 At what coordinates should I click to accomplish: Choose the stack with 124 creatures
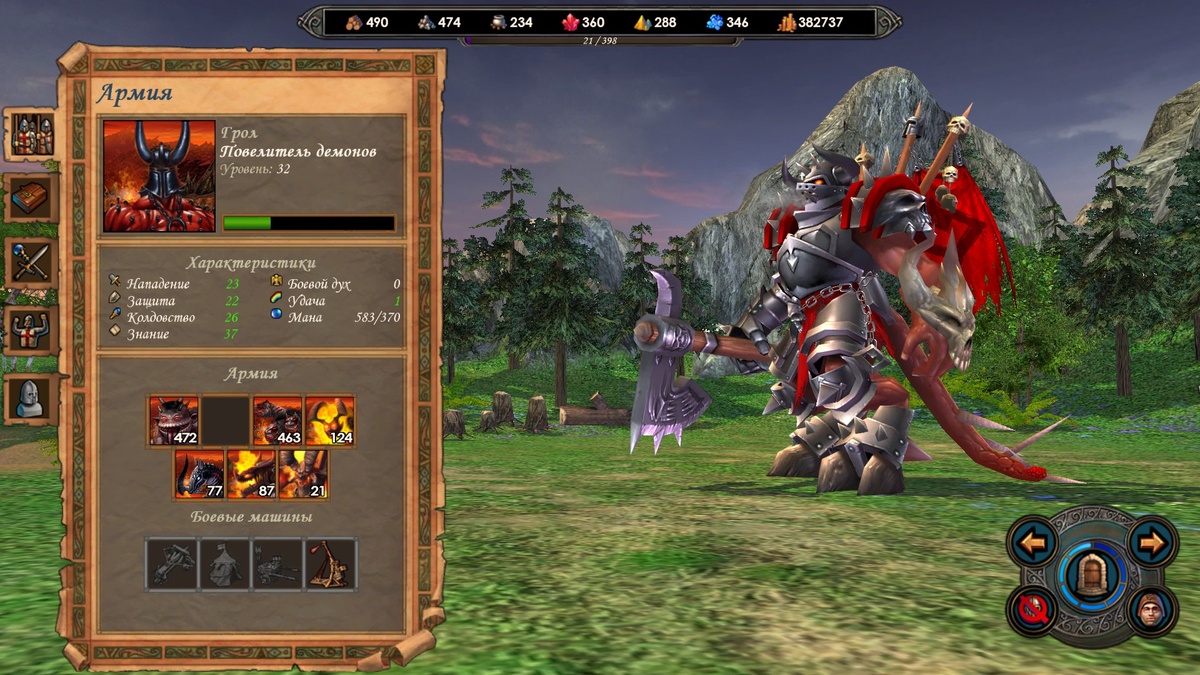pos(329,420)
